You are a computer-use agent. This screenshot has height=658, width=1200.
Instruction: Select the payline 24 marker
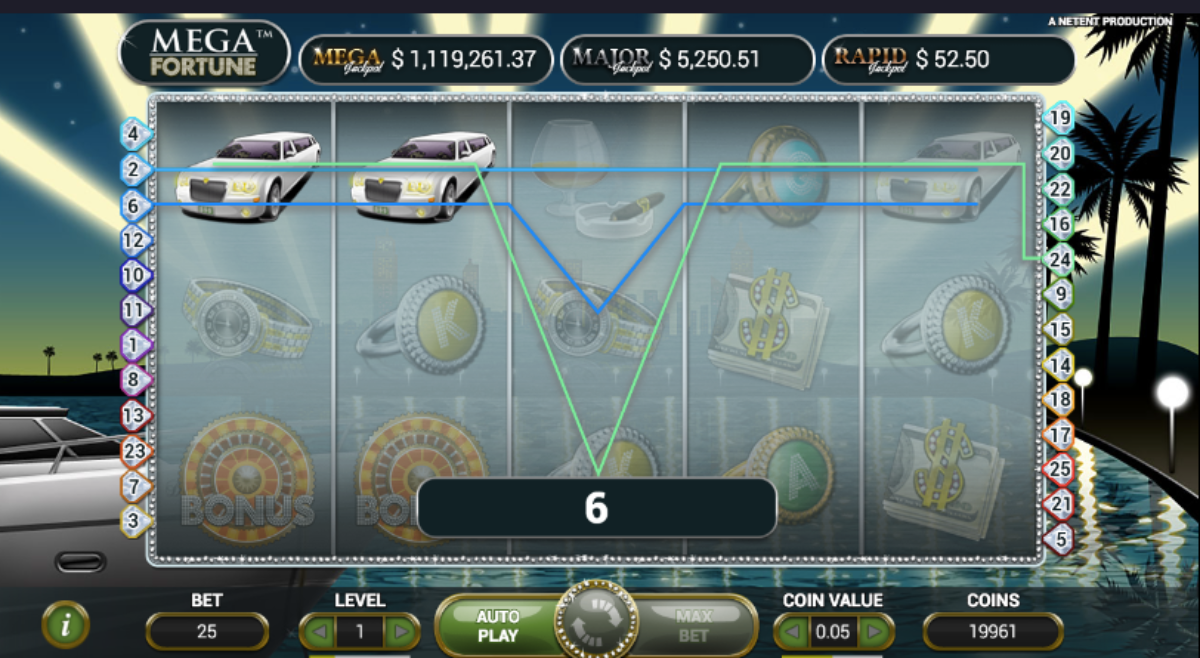tap(1059, 260)
